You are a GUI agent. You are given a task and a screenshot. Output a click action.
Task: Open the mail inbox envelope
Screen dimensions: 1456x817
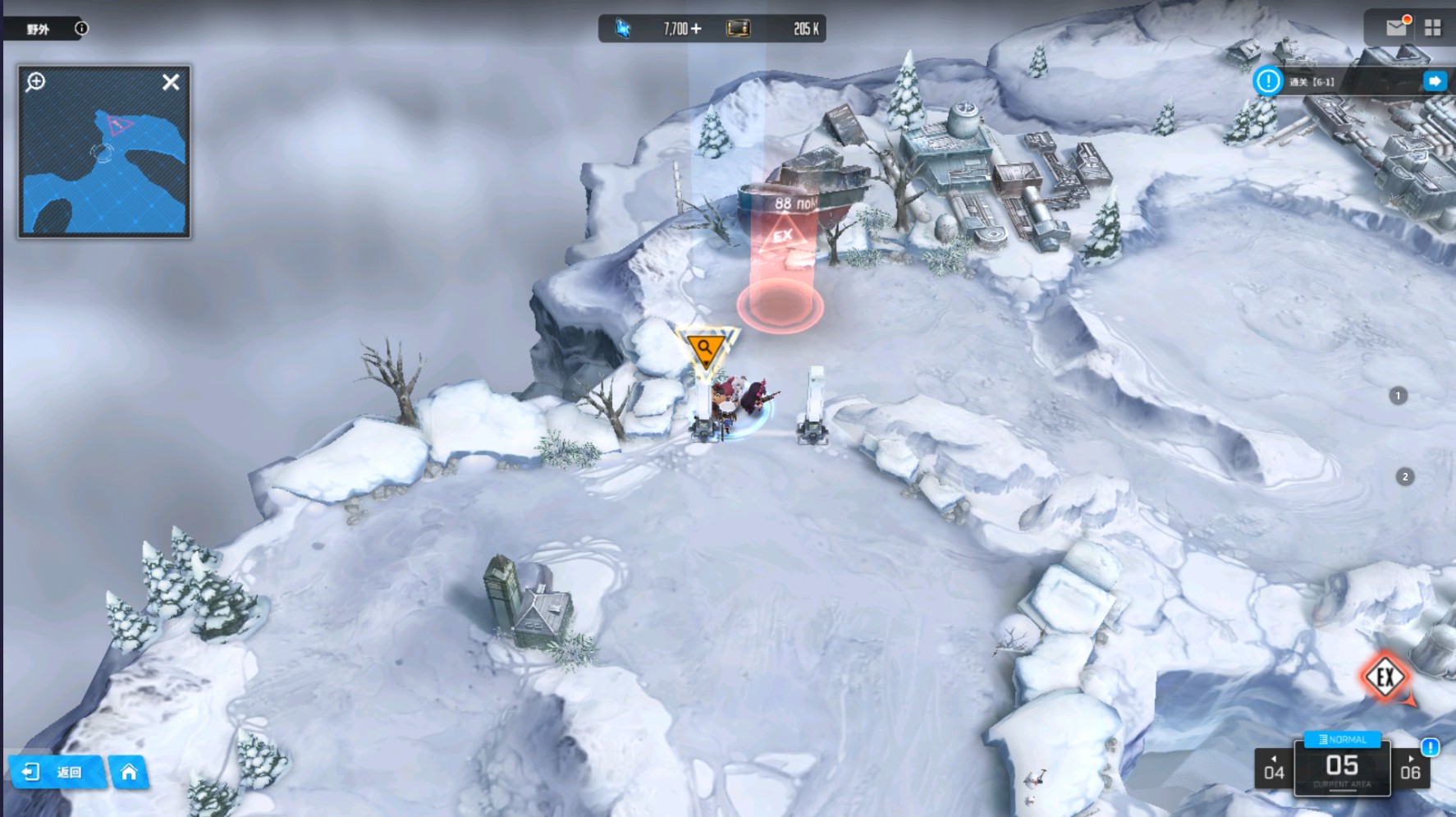[x=1396, y=28]
